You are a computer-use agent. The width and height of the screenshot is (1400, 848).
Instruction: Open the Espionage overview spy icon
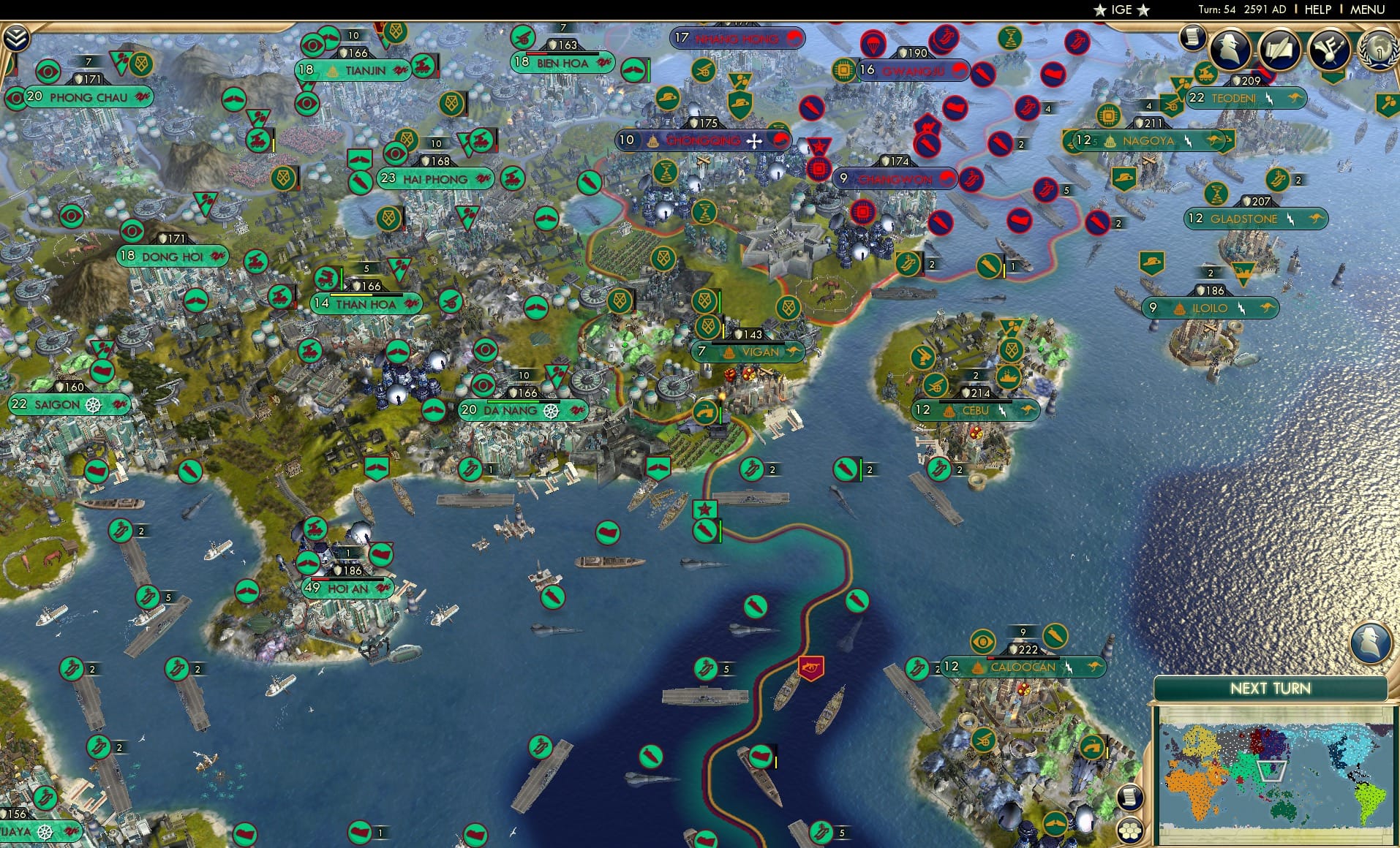pyautogui.click(x=1228, y=50)
